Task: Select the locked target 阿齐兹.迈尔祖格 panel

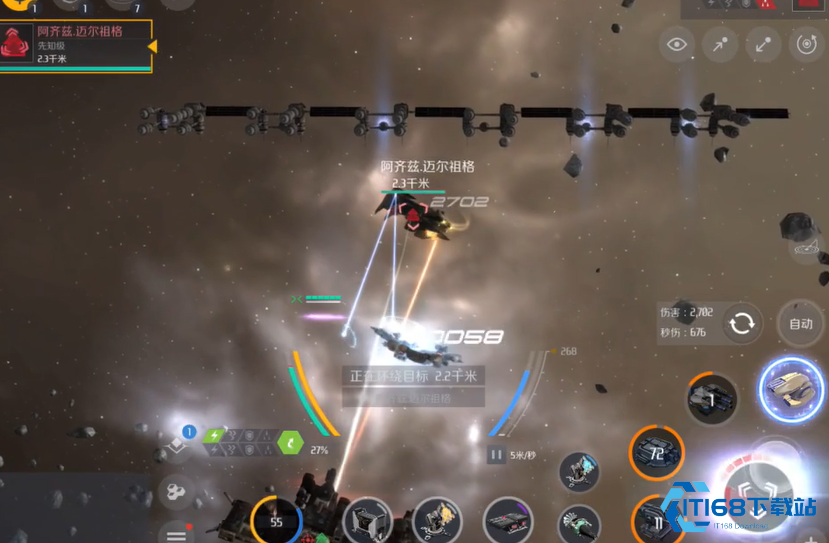Action: coord(76,46)
